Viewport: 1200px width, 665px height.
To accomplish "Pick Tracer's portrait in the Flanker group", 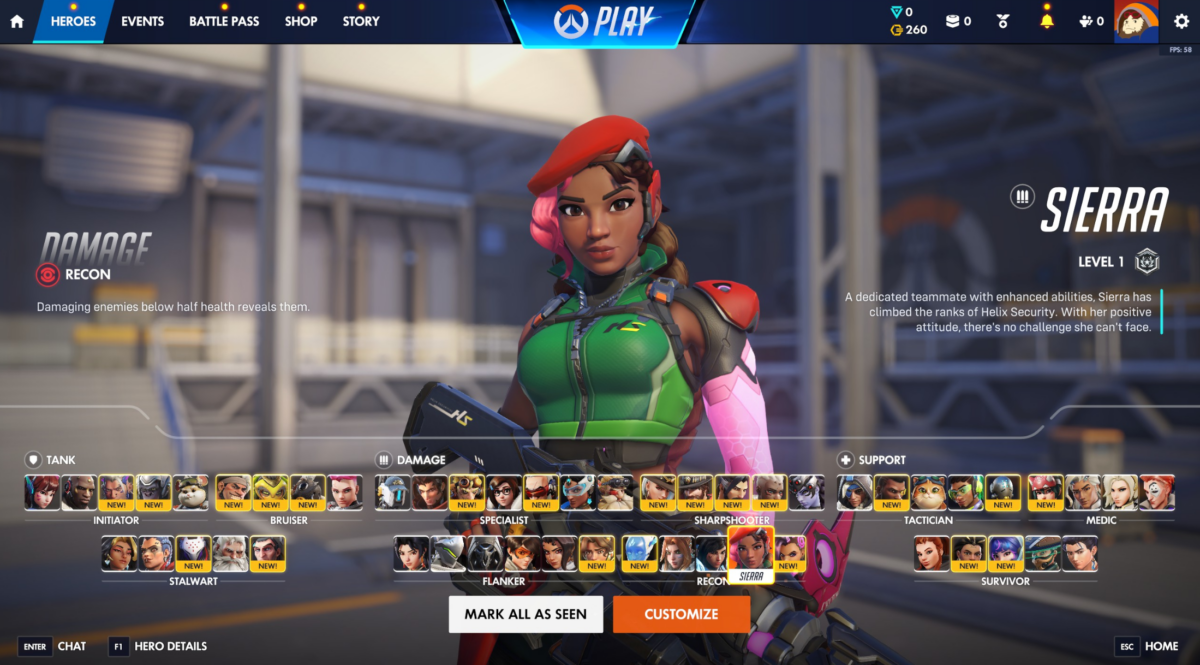I will (522, 553).
